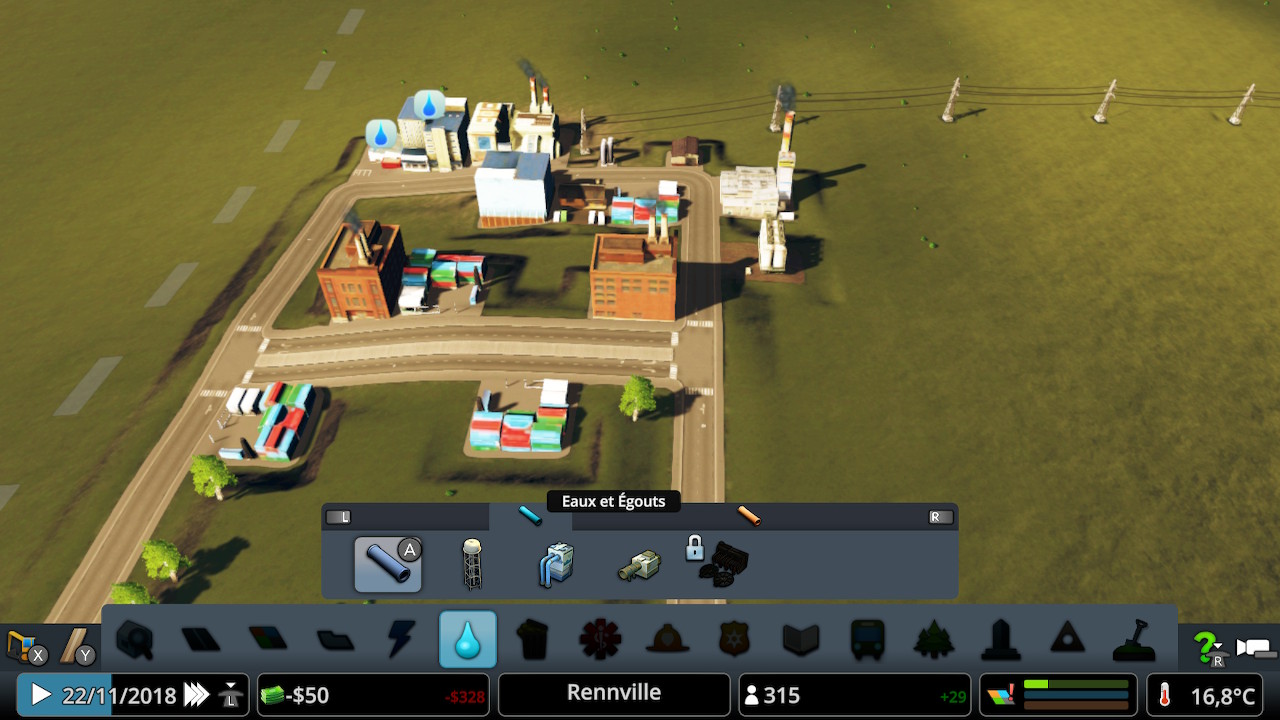Image resolution: width=1280 pixels, height=720 pixels.
Task: Select the water pipe build tool
Action: tap(387, 564)
